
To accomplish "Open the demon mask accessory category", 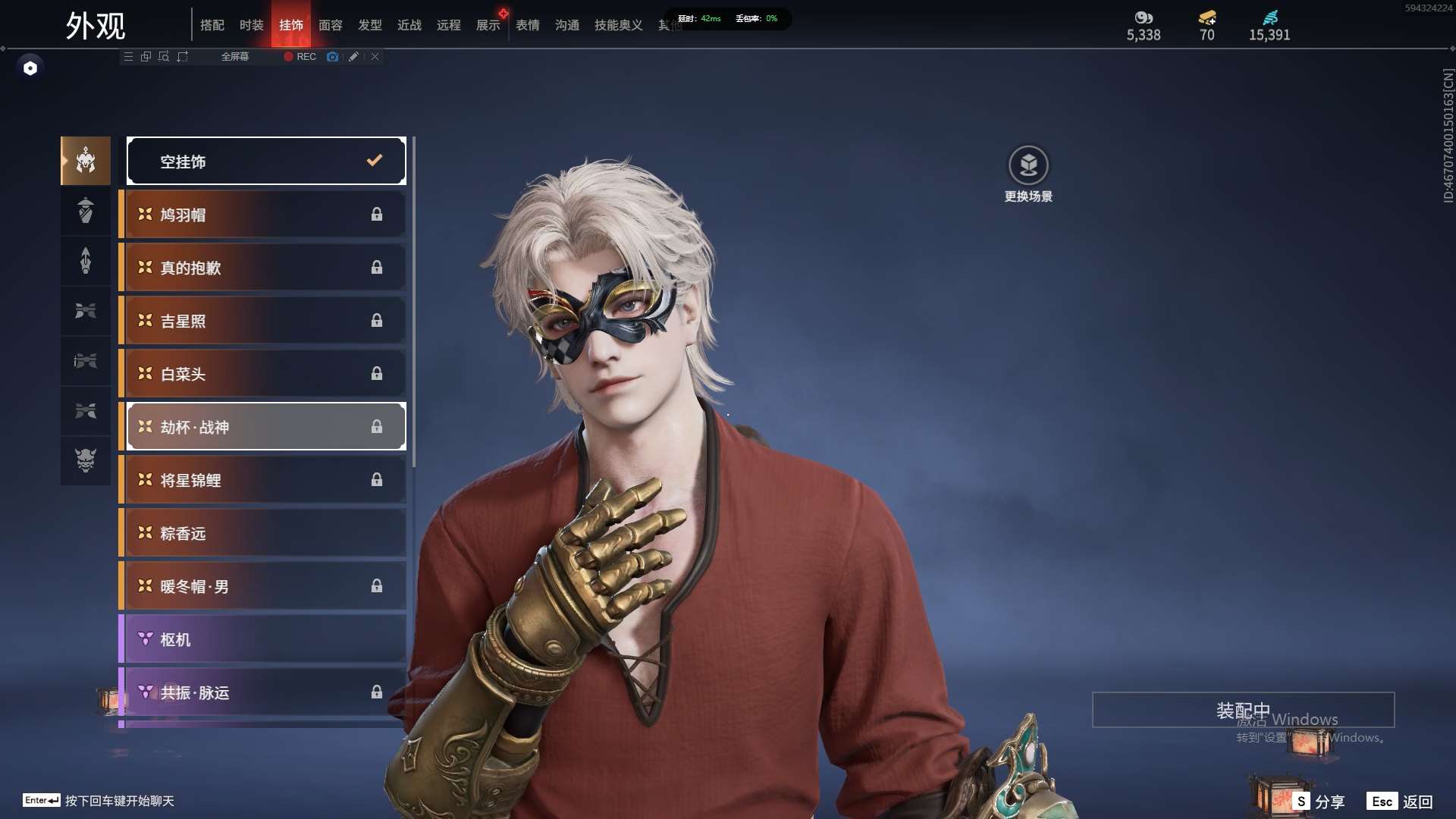I will click(86, 460).
